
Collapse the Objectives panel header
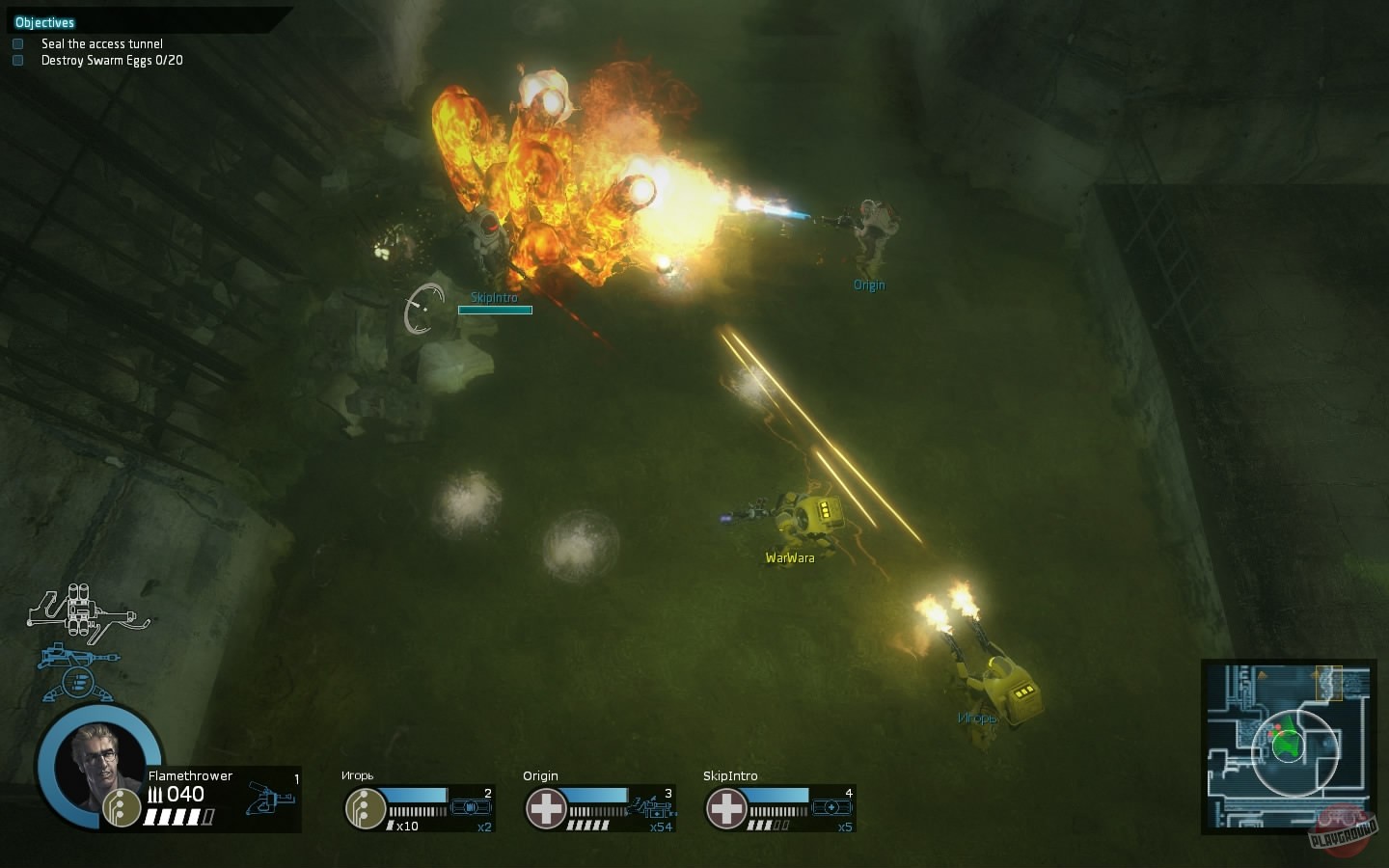coord(44,21)
